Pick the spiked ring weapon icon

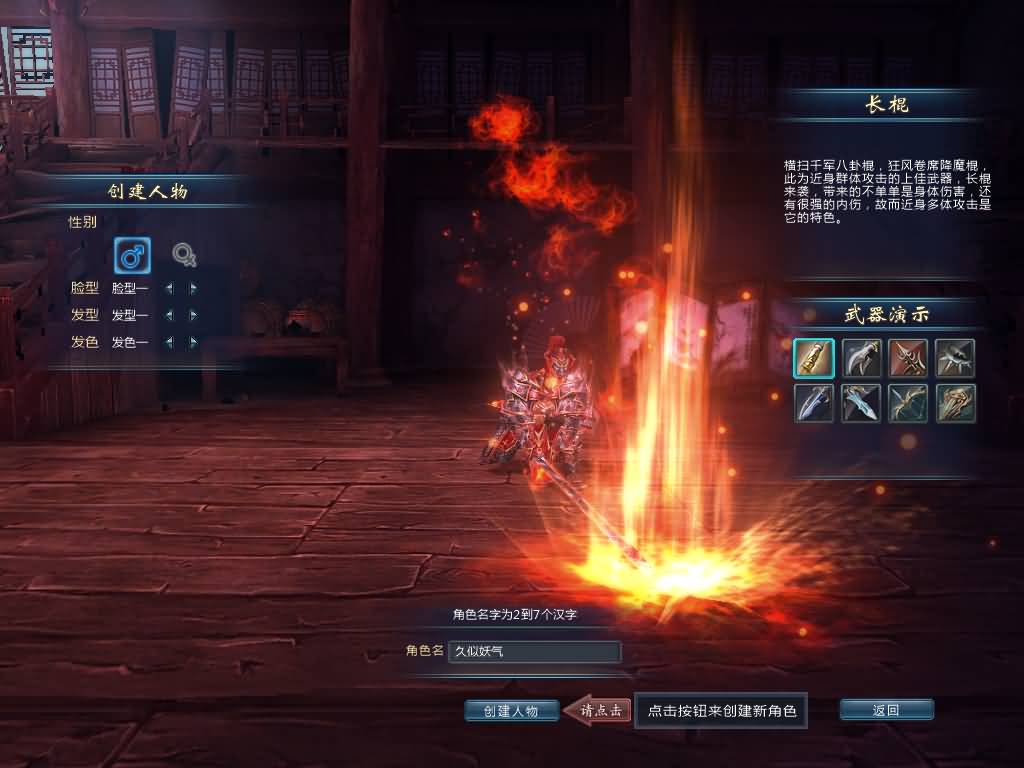[955, 358]
